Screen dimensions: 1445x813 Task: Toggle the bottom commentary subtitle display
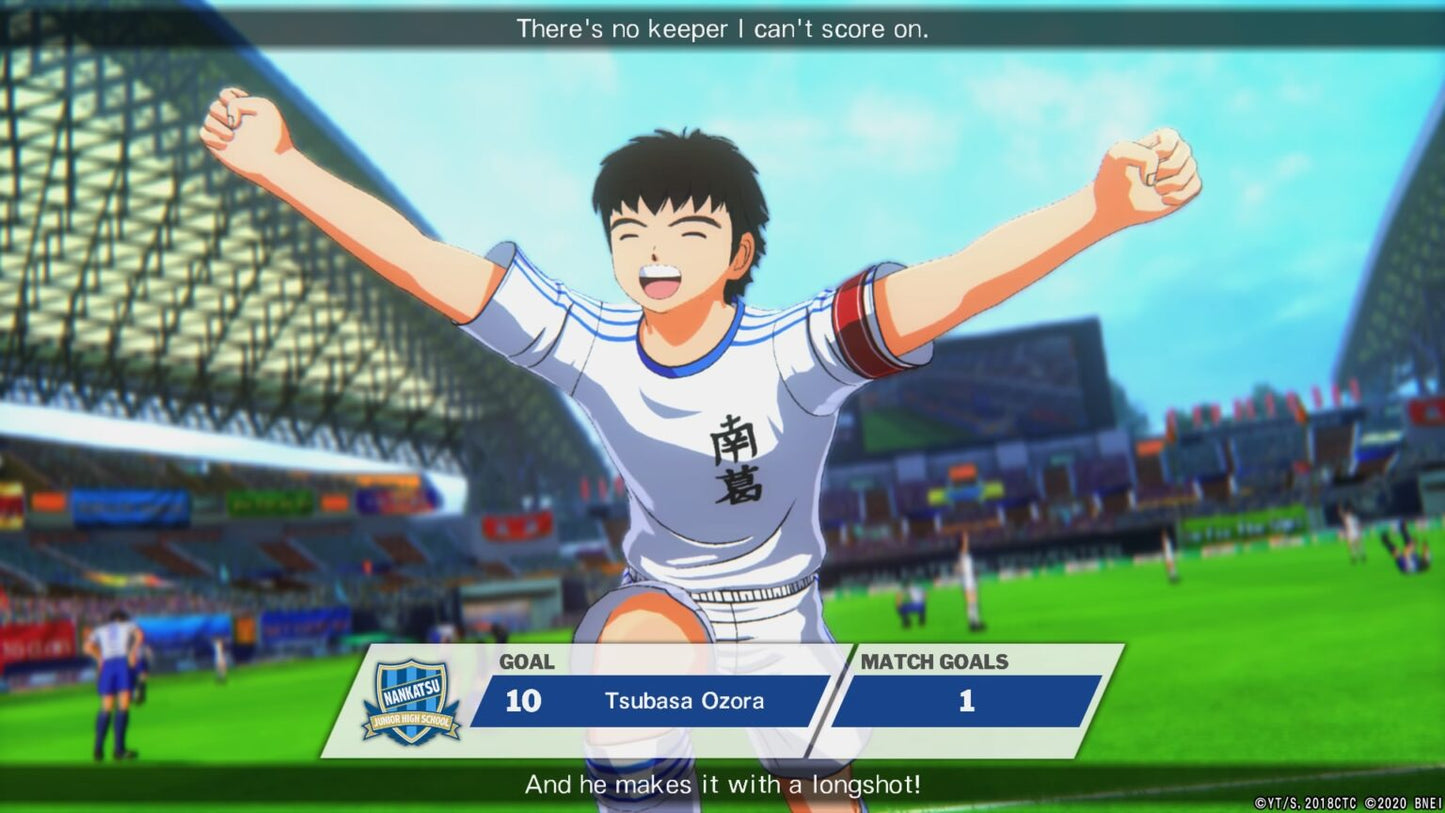coord(722,786)
